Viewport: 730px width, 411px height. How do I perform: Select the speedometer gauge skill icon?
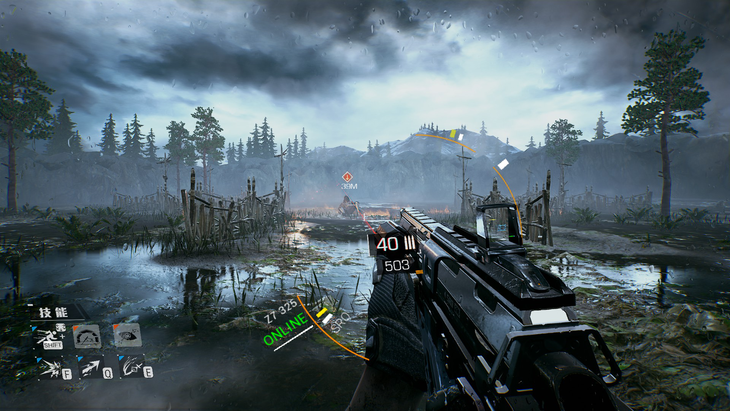[x=87, y=336]
